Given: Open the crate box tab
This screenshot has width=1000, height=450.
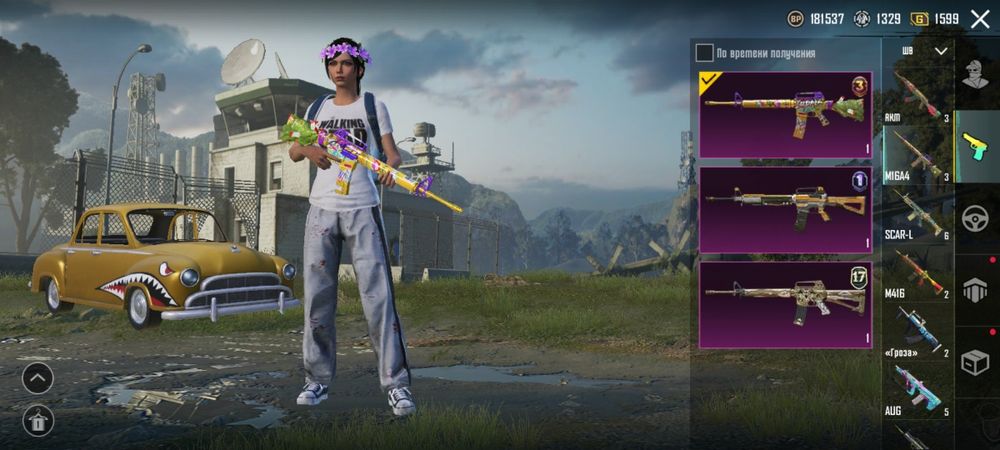Looking at the screenshot, I should coord(976,362).
